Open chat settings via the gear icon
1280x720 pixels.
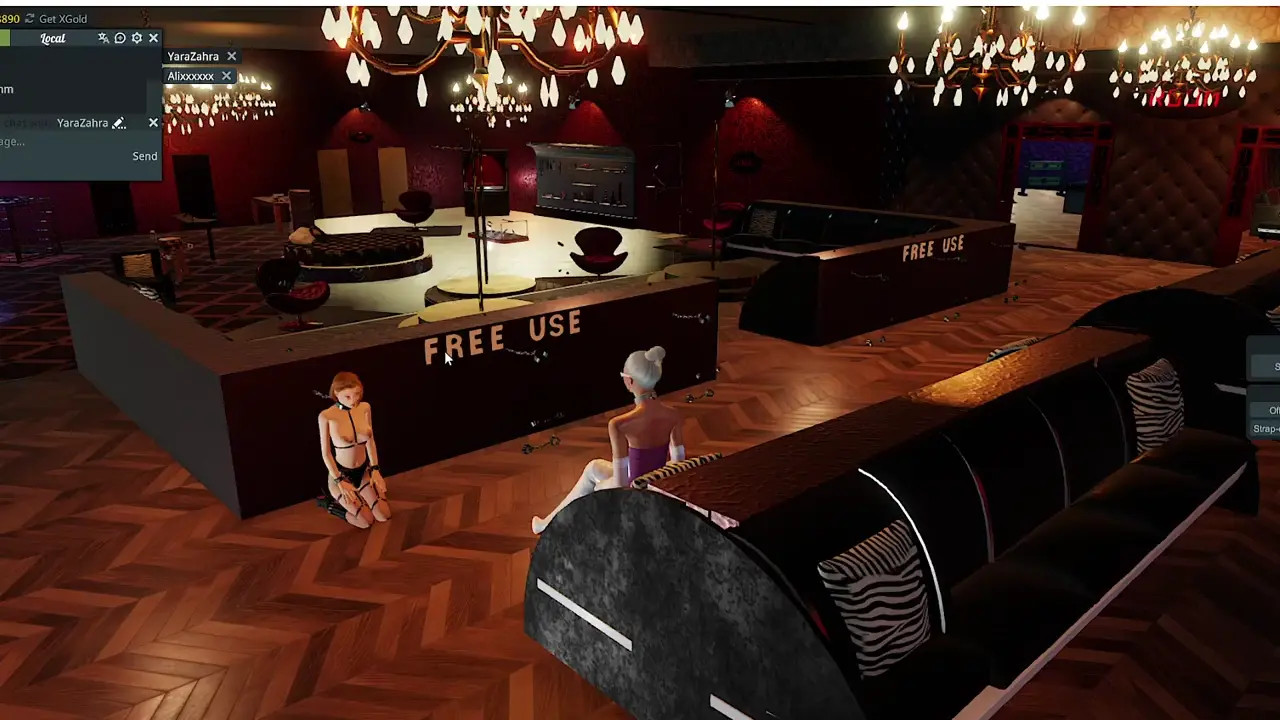[x=137, y=38]
